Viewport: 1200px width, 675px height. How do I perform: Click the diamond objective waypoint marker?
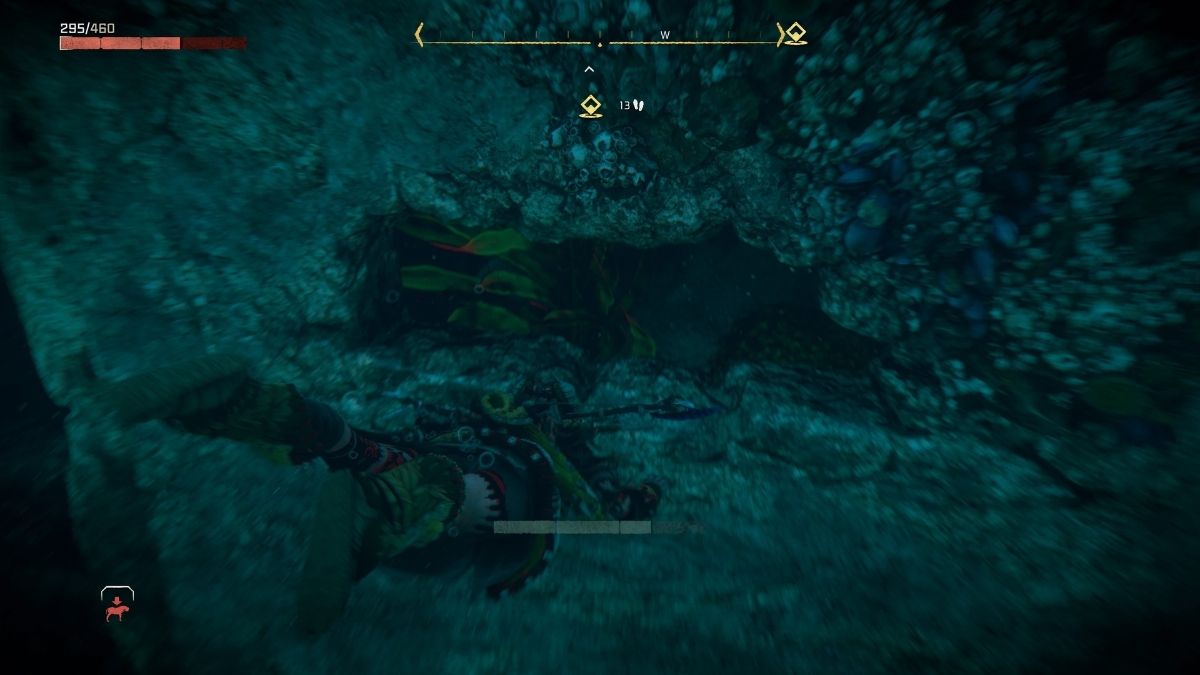[591, 106]
